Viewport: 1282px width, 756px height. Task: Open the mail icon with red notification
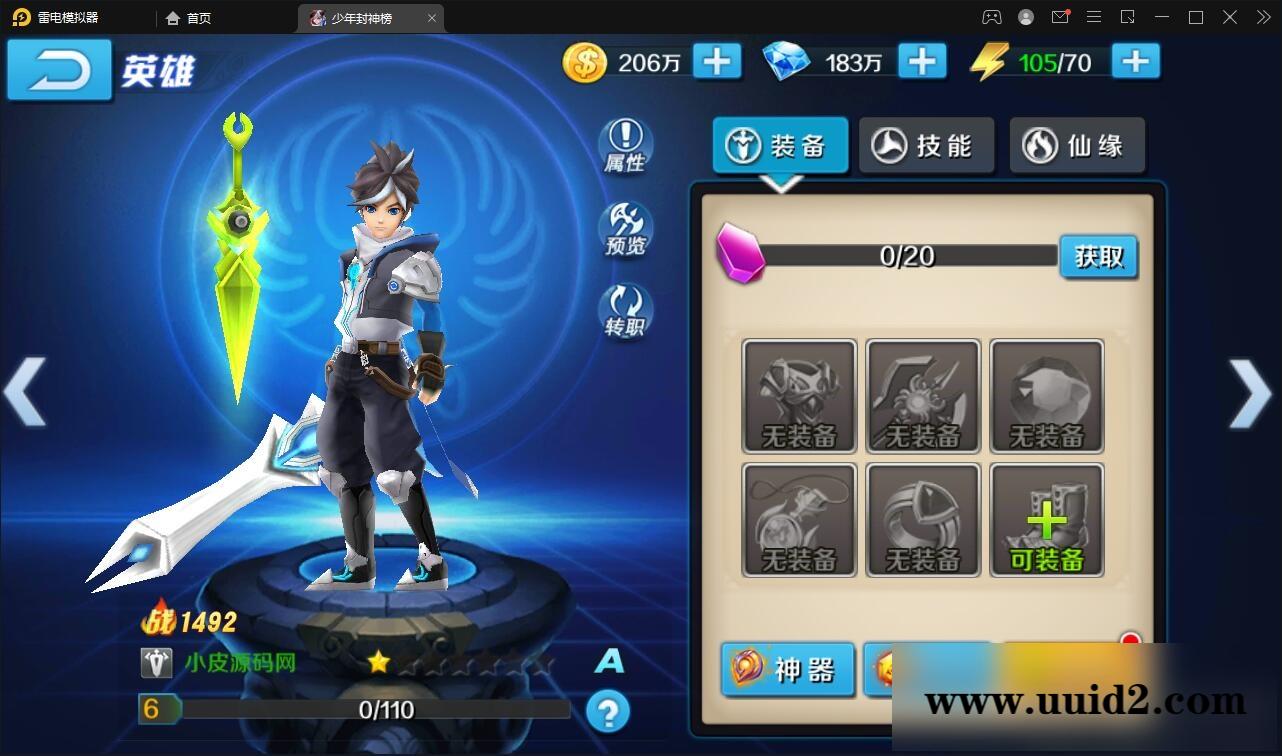[1060, 17]
